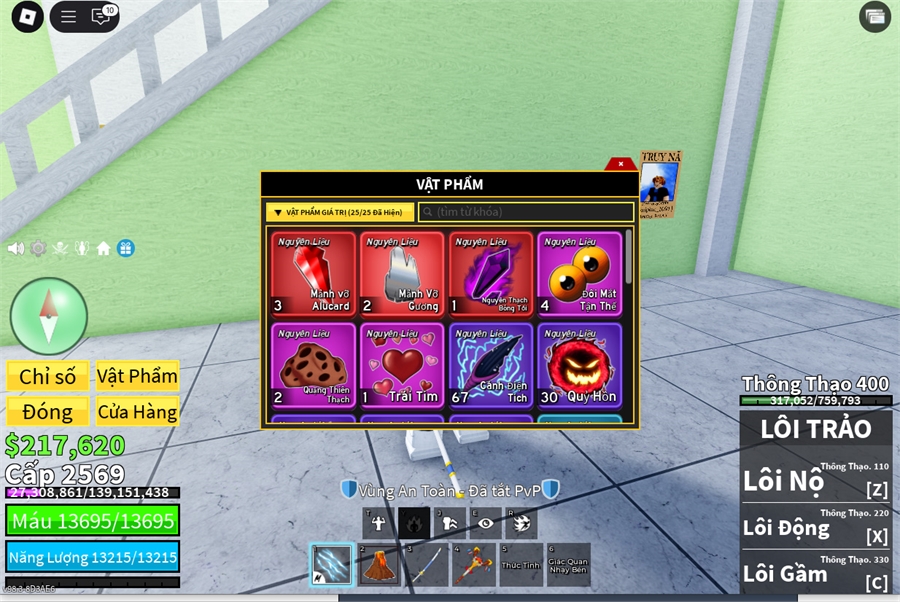This screenshot has height=602, width=900.
Task: Open the Chỉ số stats menu
Action: point(47,376)
